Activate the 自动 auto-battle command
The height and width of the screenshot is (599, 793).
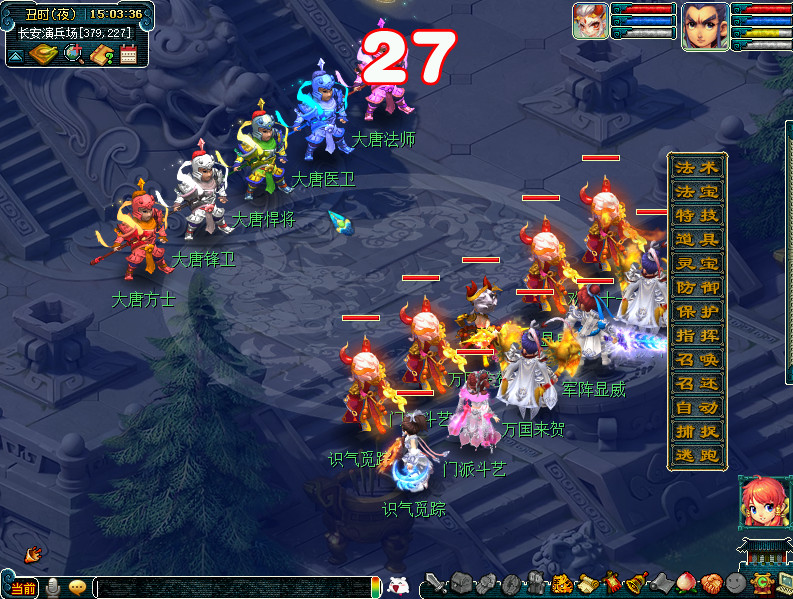[697, 407]
